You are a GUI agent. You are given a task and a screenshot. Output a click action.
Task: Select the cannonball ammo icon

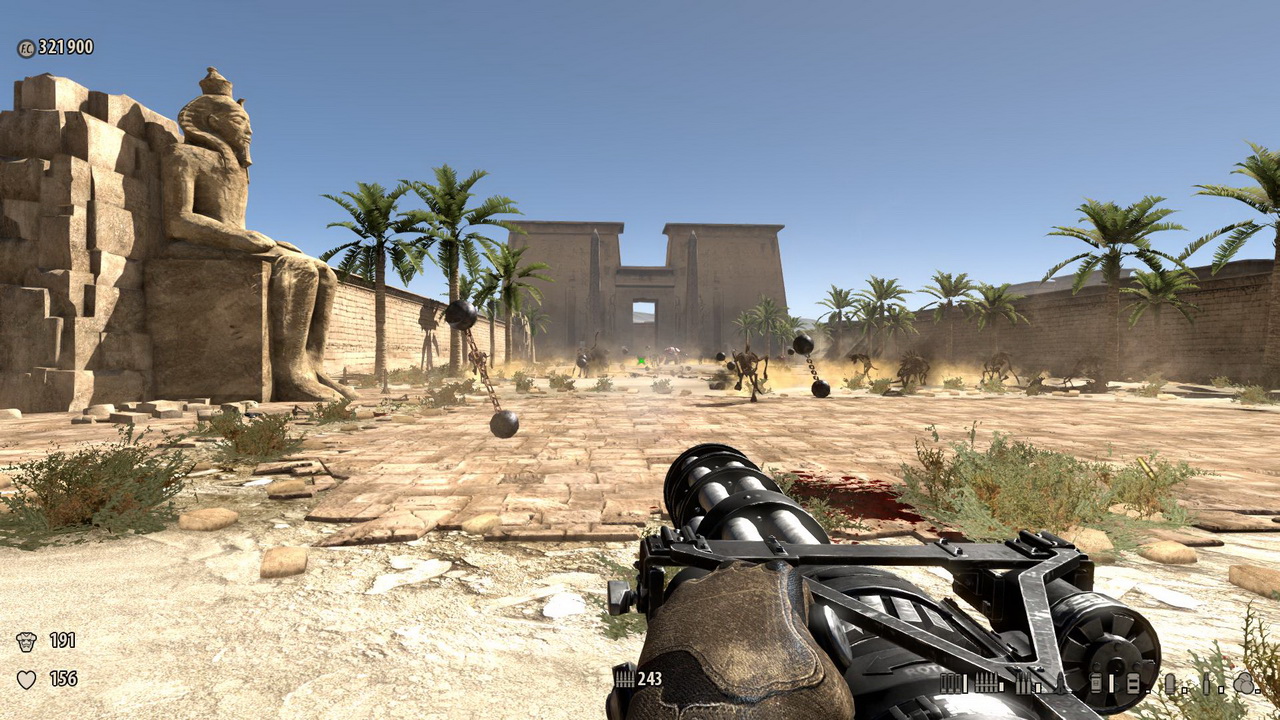[1243, 683]
